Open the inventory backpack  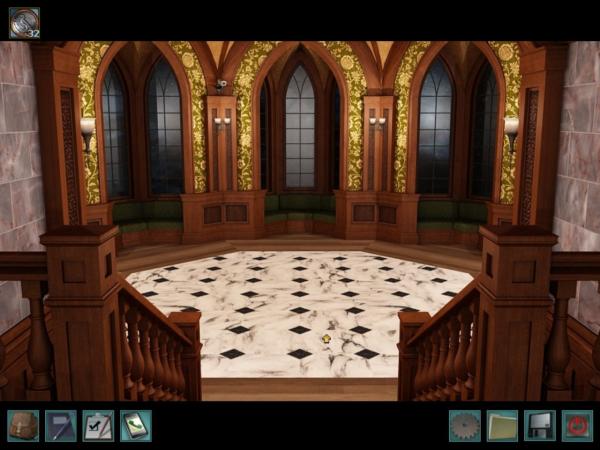click(x=23, y=425)
